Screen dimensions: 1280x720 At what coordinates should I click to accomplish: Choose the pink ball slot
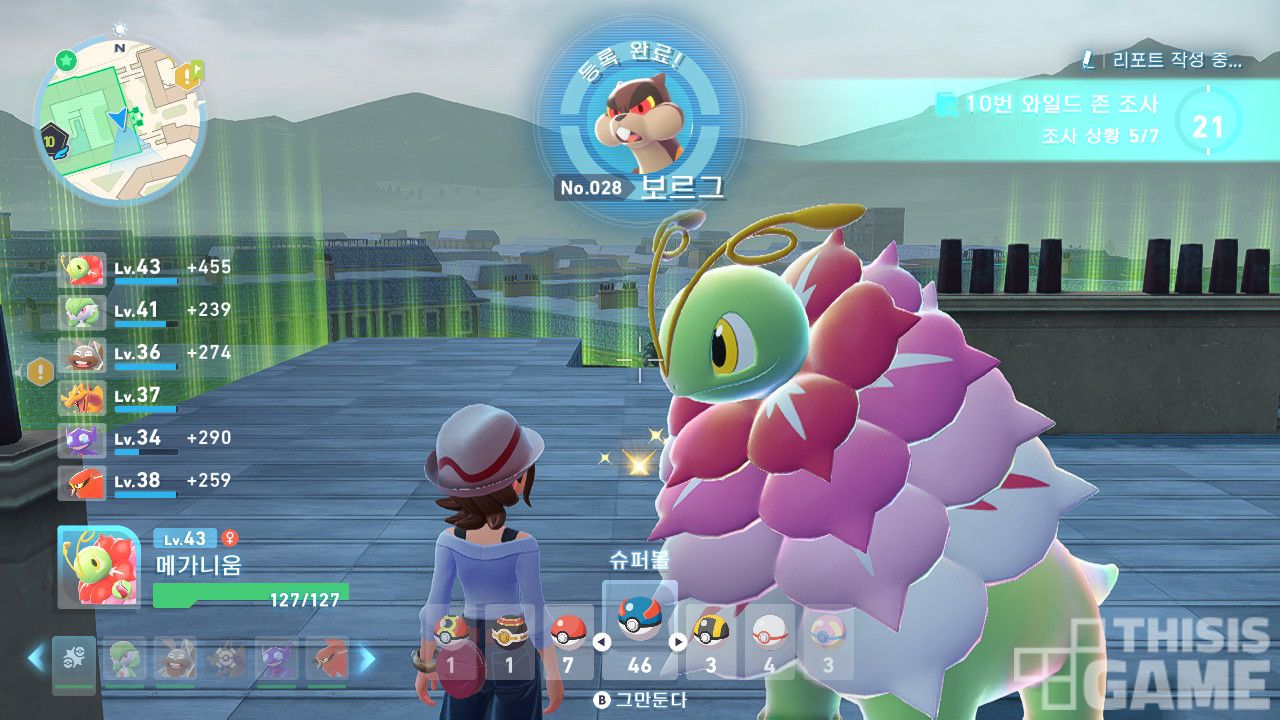[828, 641]
